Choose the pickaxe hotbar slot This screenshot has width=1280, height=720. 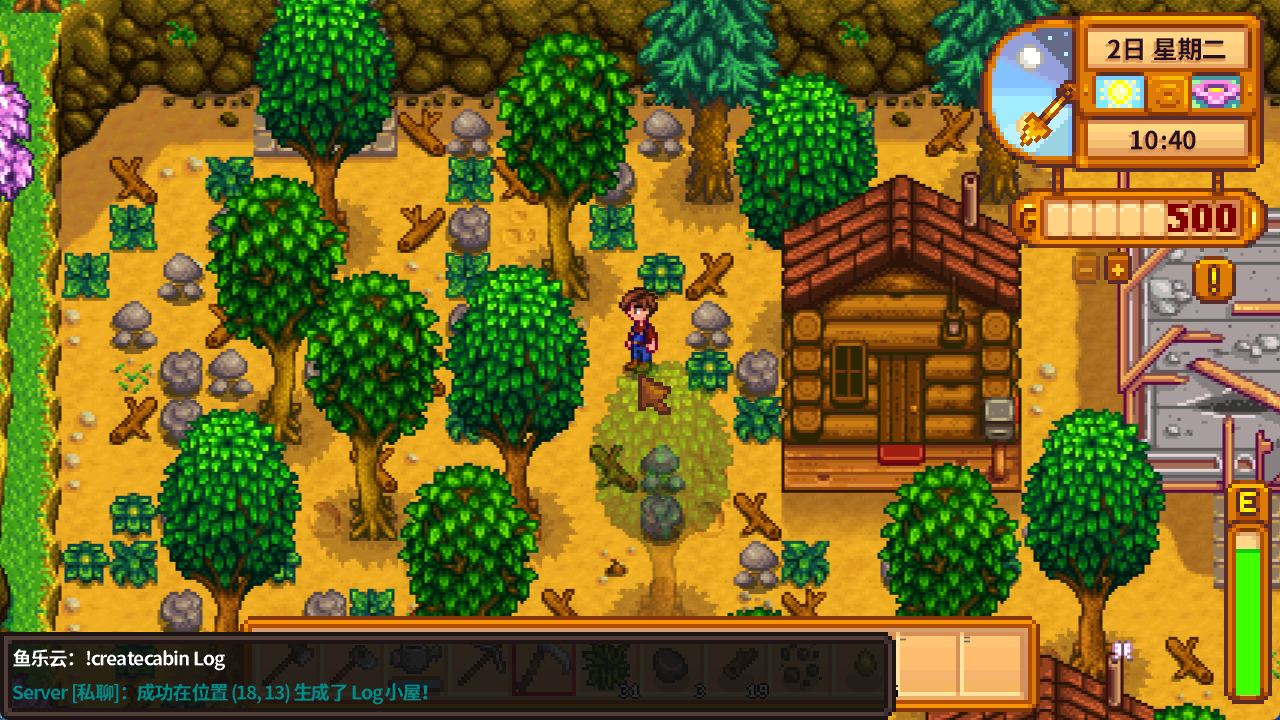479,663
